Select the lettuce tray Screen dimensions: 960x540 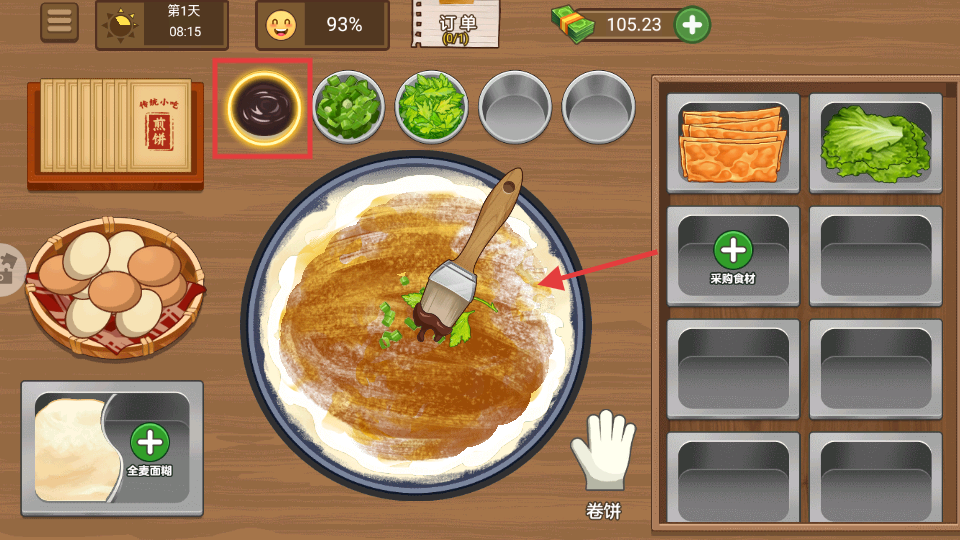[x=875, y=143]
